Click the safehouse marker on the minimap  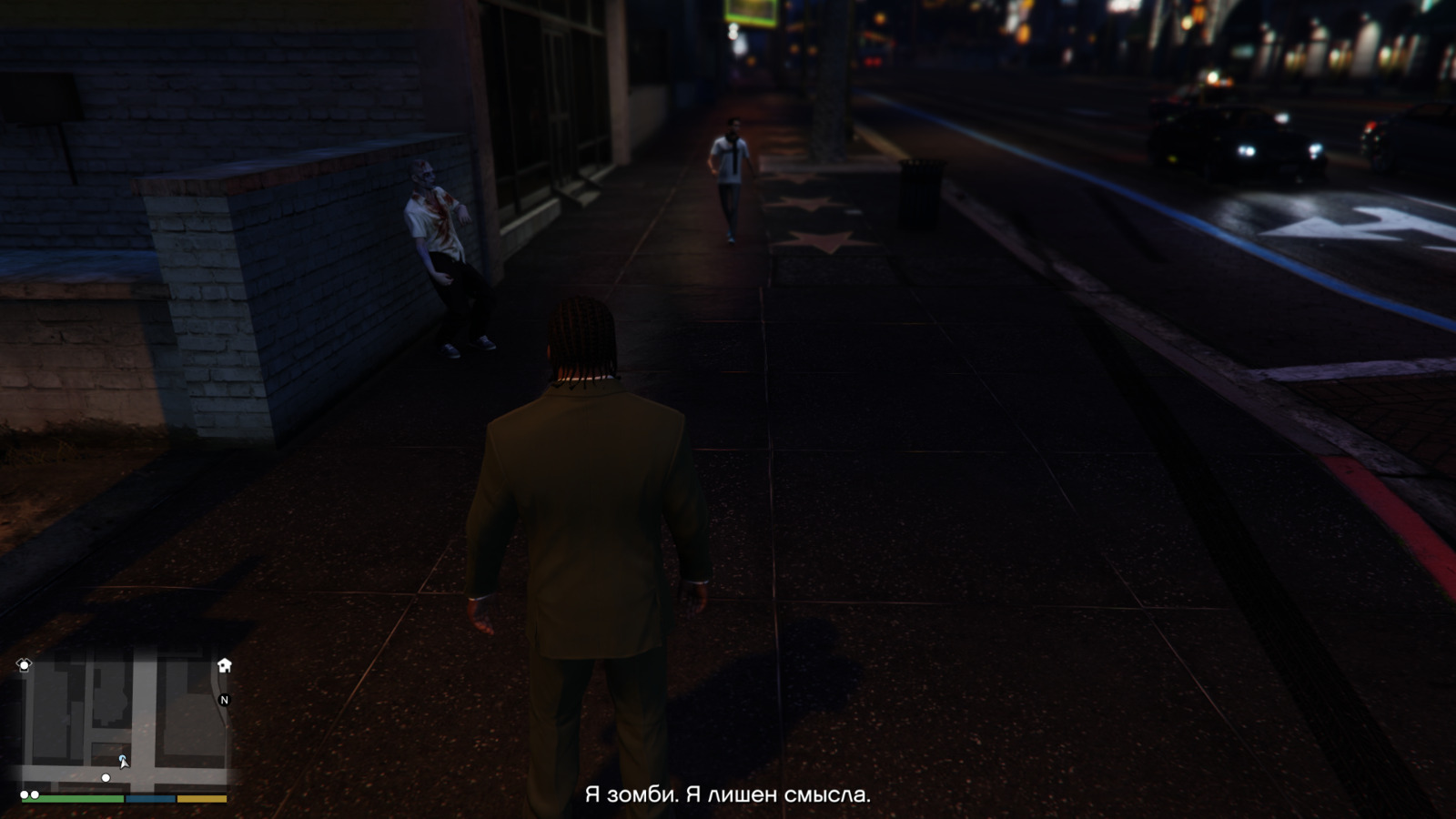coord(224,665)
